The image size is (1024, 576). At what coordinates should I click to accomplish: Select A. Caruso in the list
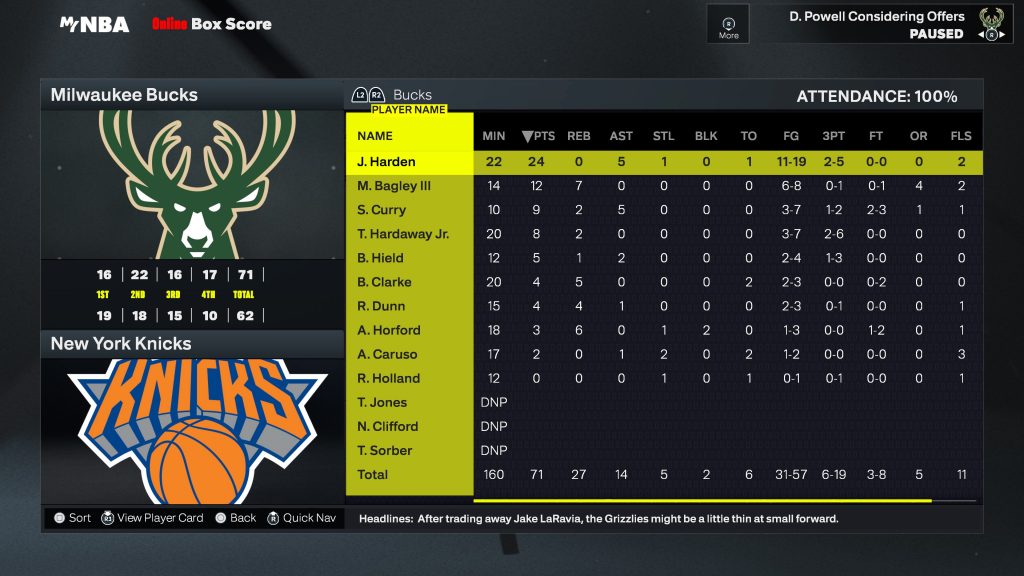point(387,354)
